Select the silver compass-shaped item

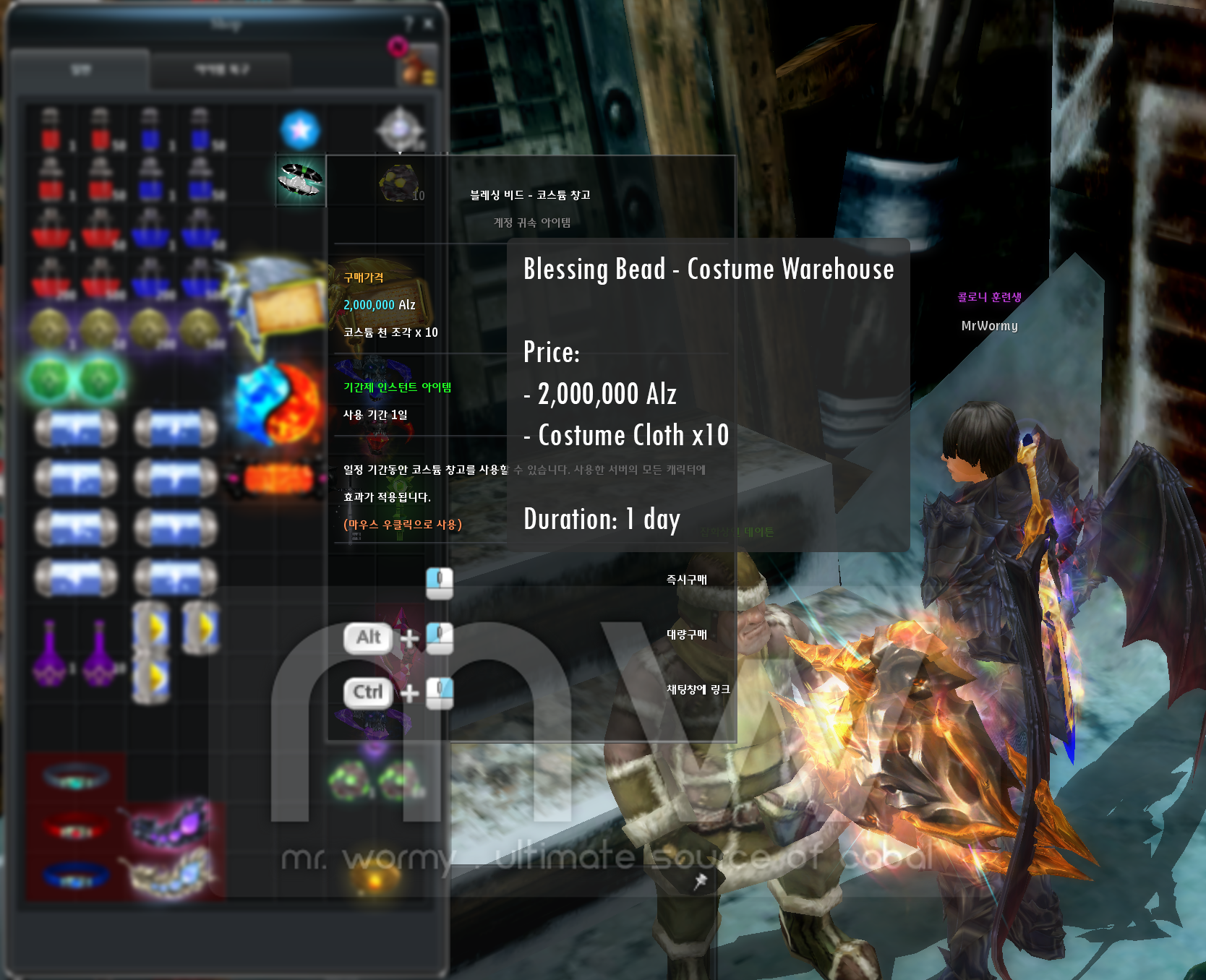pyautogui.click(x=399, y=130)
